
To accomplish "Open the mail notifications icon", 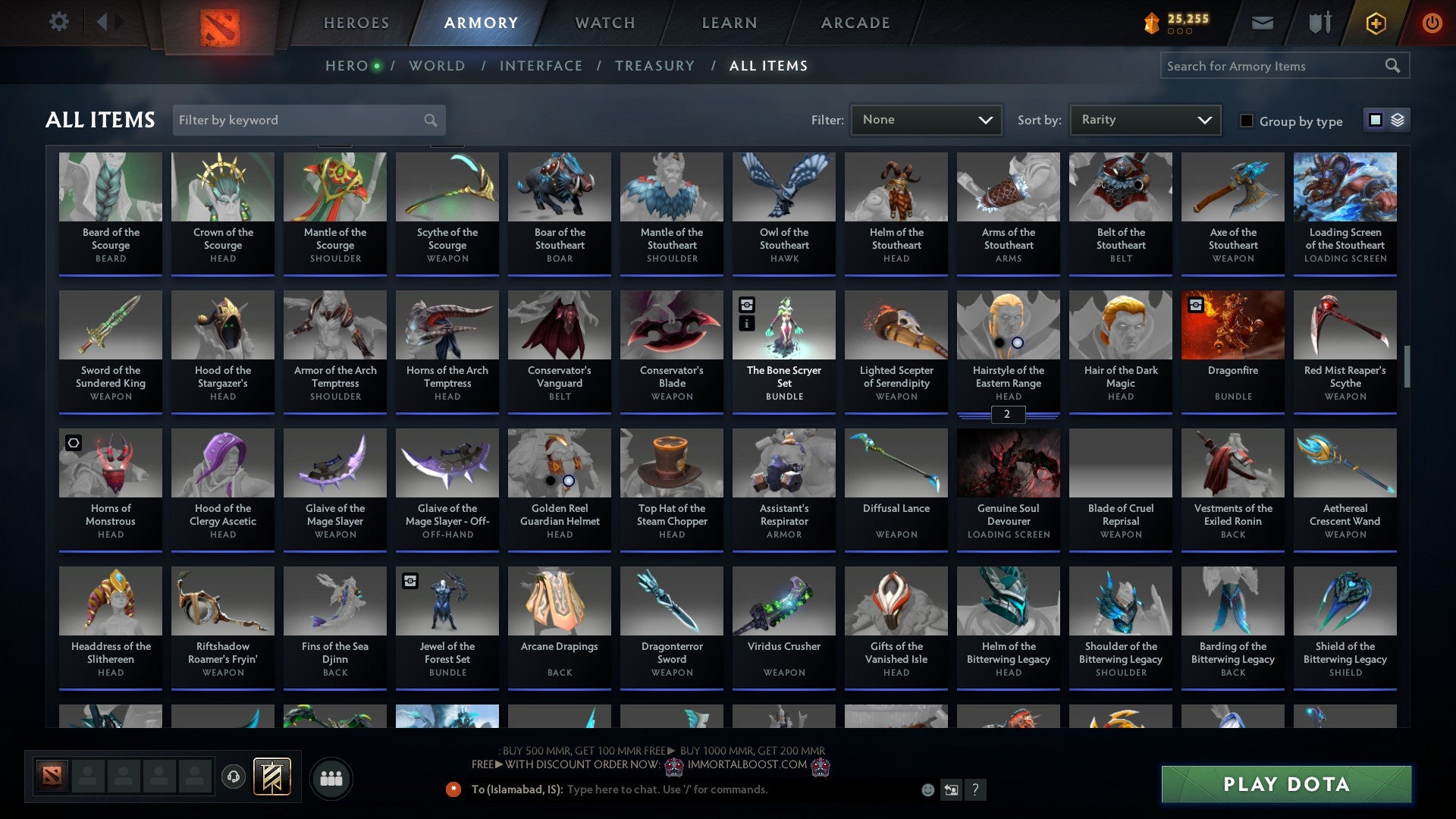I will [1262, 23].
